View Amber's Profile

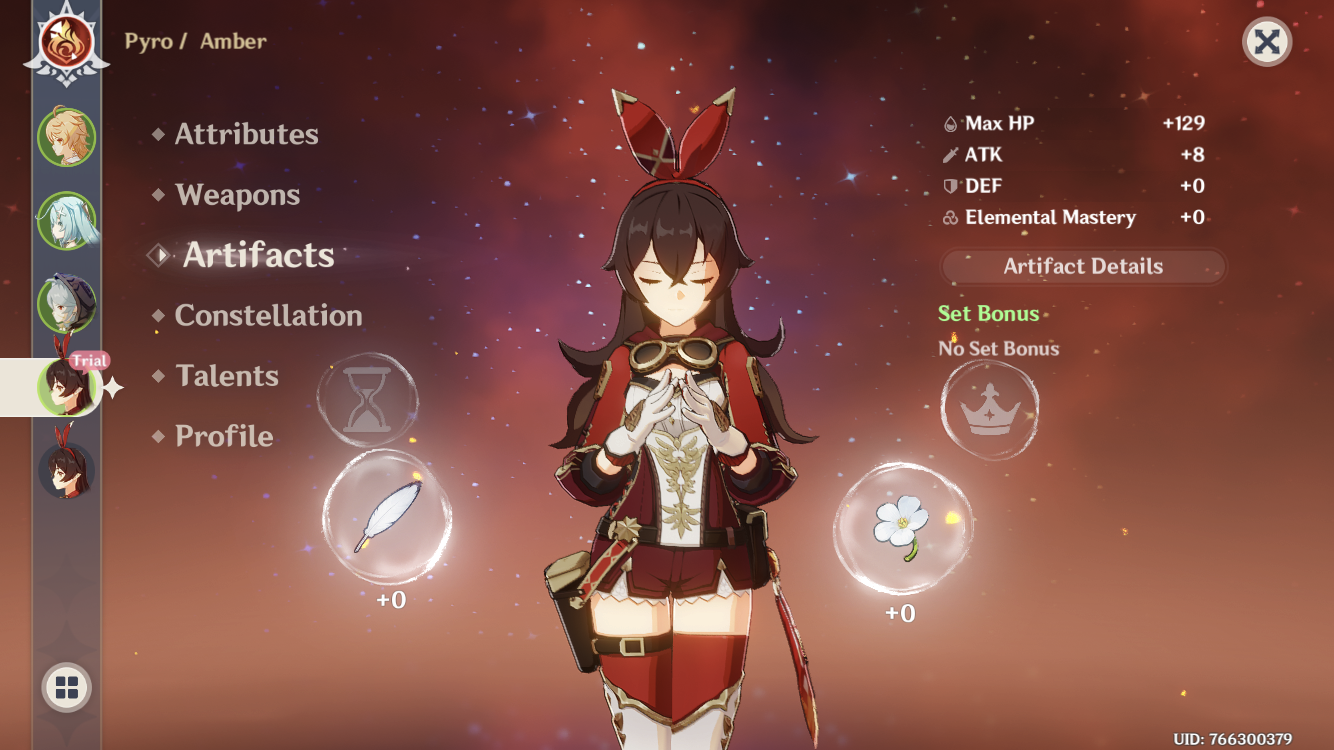[x=224, y=436]
